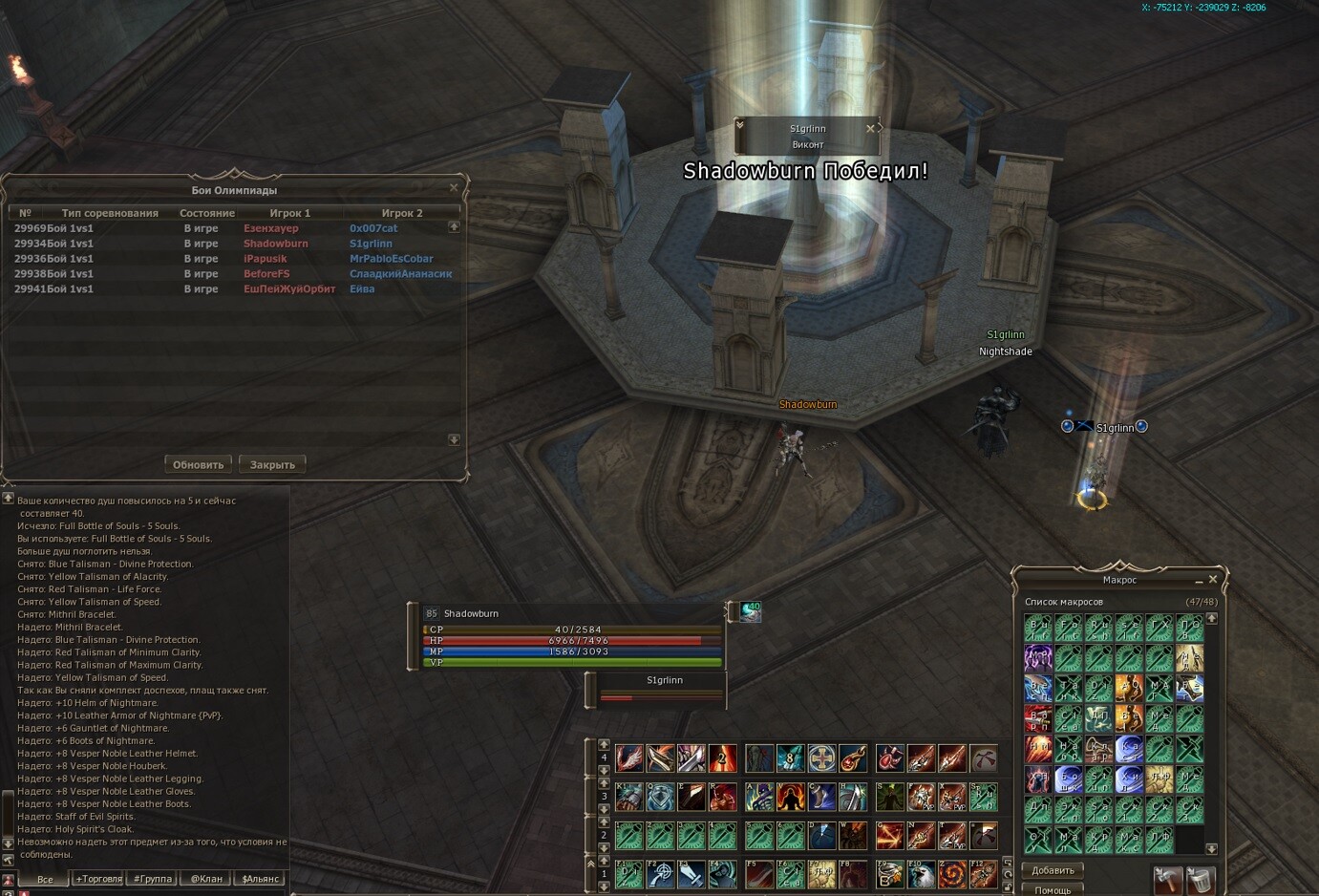Show the Все chat tab
Image resolution: width=1319 pixels, height=896 pixels.
click(x=45, y=879)
